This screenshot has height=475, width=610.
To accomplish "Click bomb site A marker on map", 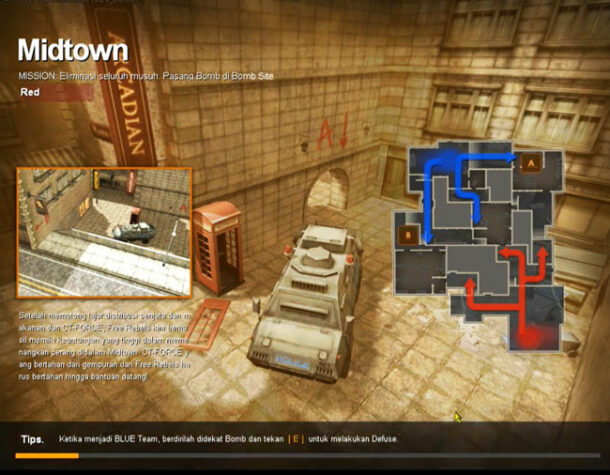I will coord(529,159).
